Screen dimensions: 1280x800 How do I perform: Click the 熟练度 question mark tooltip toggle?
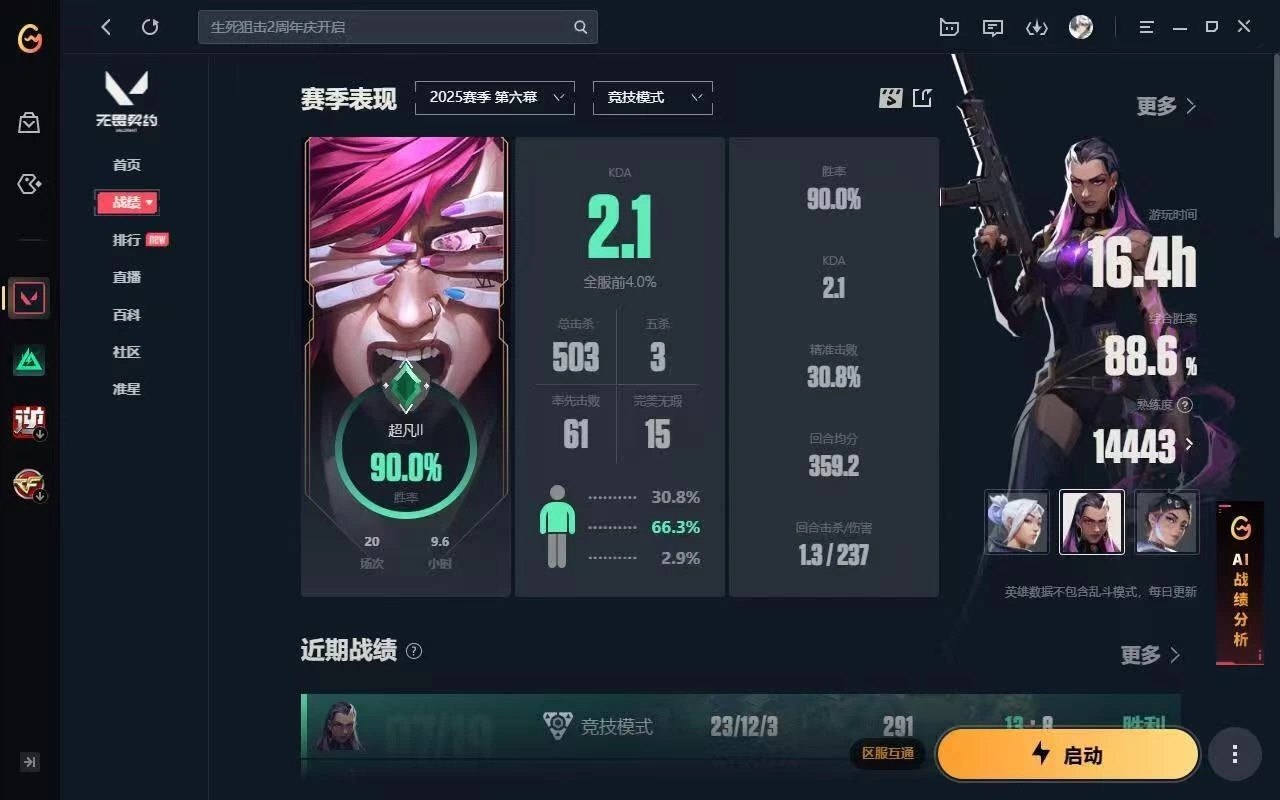1186,406
